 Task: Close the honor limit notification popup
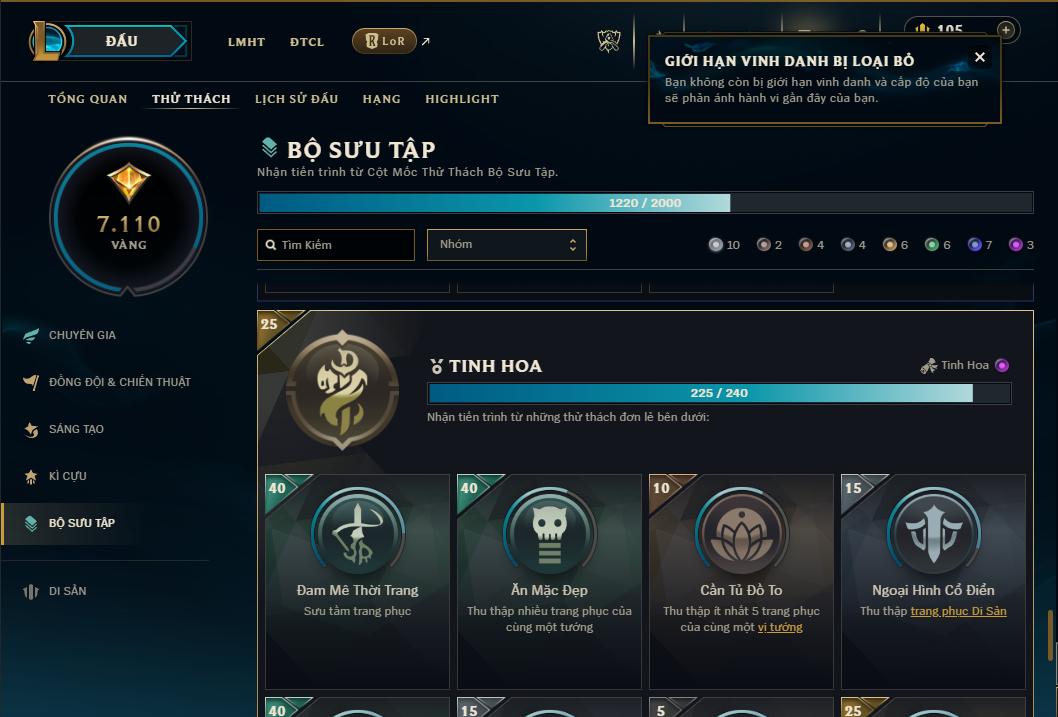(x=980, y=57)
